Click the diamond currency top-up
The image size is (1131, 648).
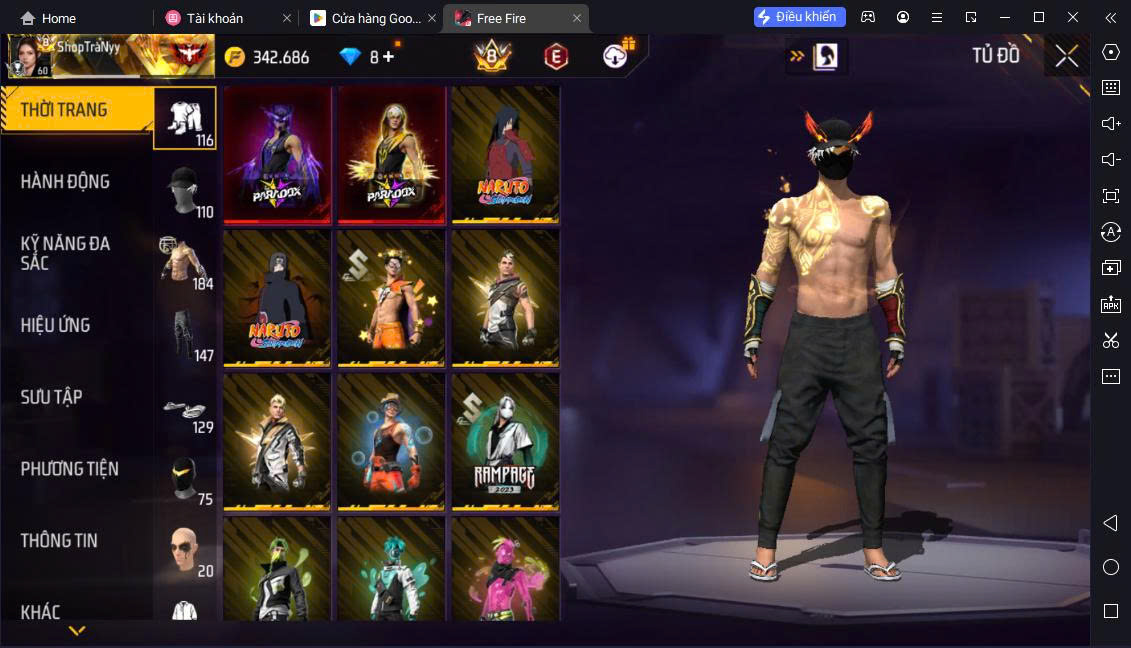click(388, 57)
